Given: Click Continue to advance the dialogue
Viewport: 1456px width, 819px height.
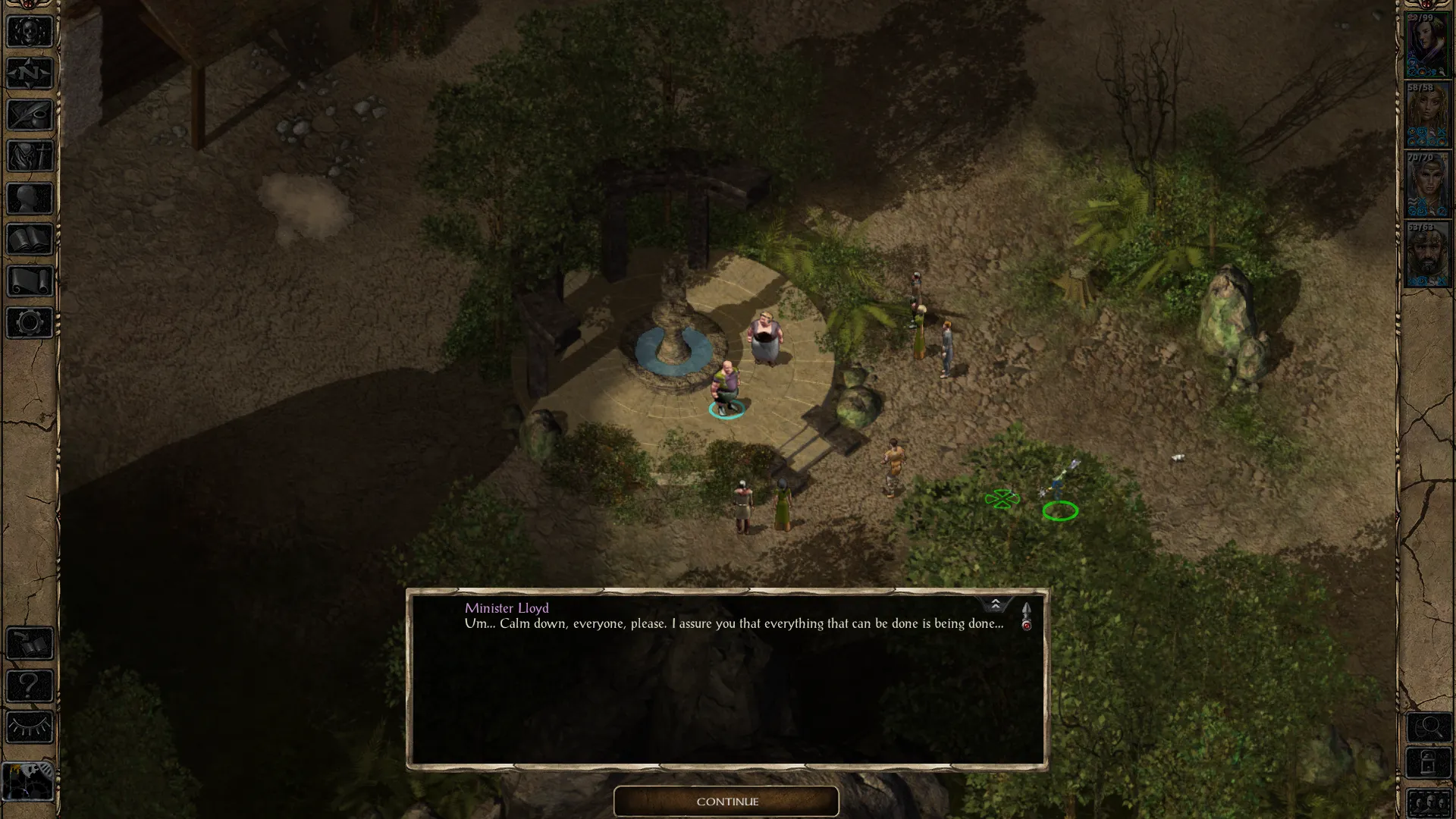Looking at the screenshot, I should tap(726, 802).
